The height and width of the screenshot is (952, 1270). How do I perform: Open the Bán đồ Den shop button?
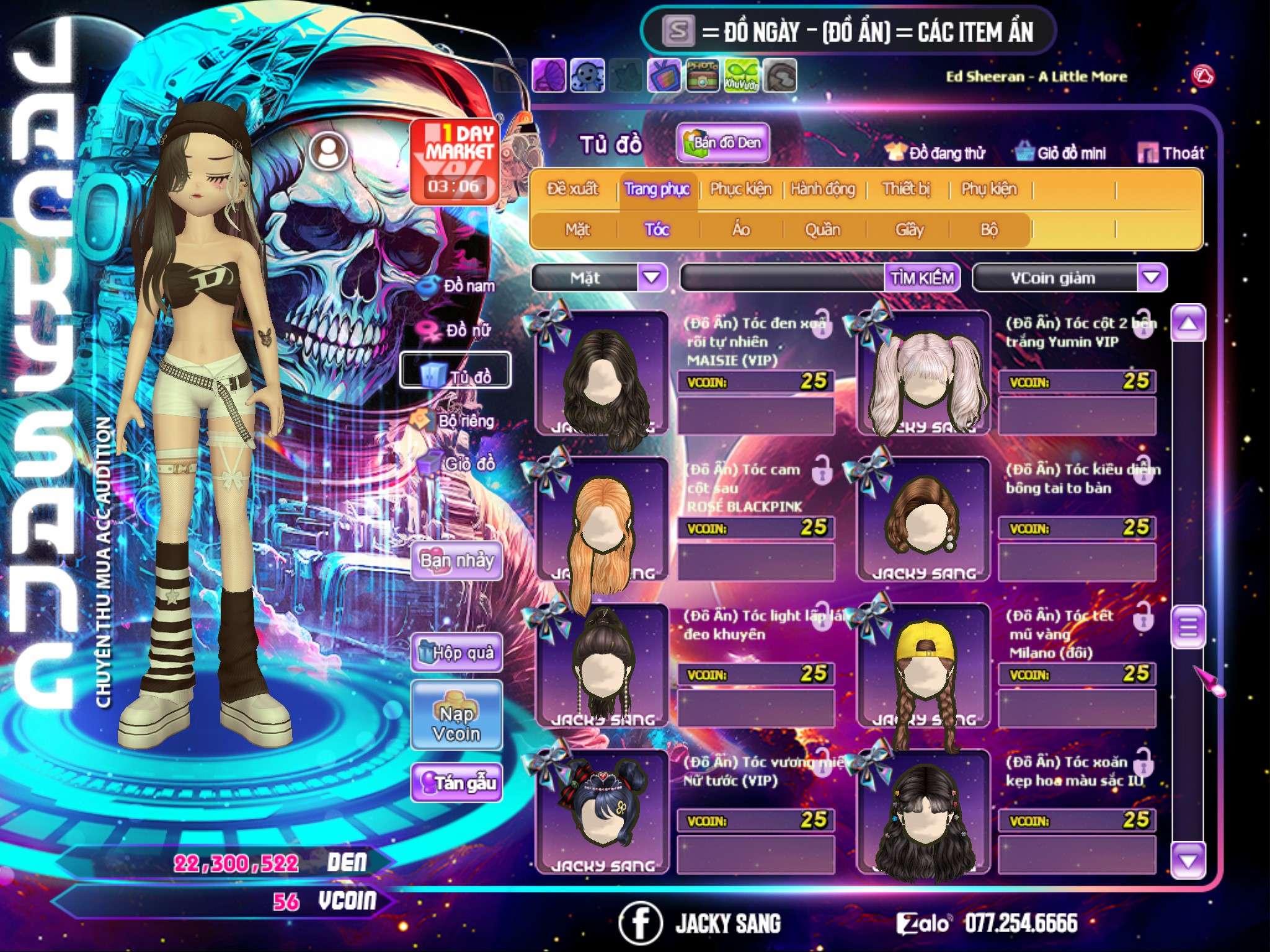coord(722,143)
